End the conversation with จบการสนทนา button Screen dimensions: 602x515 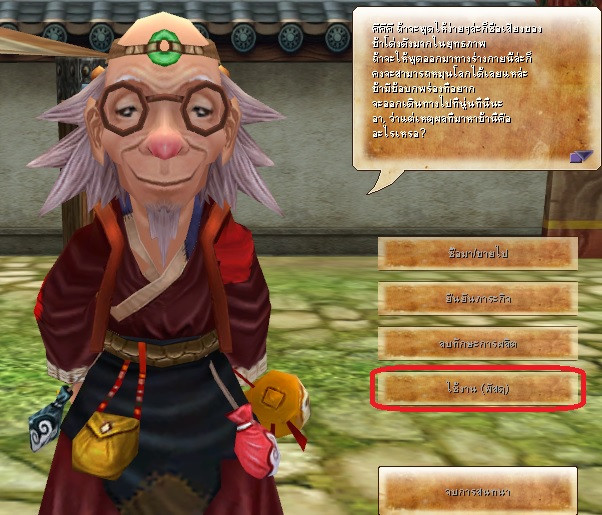pyautogui.click(x=478, y=490)
